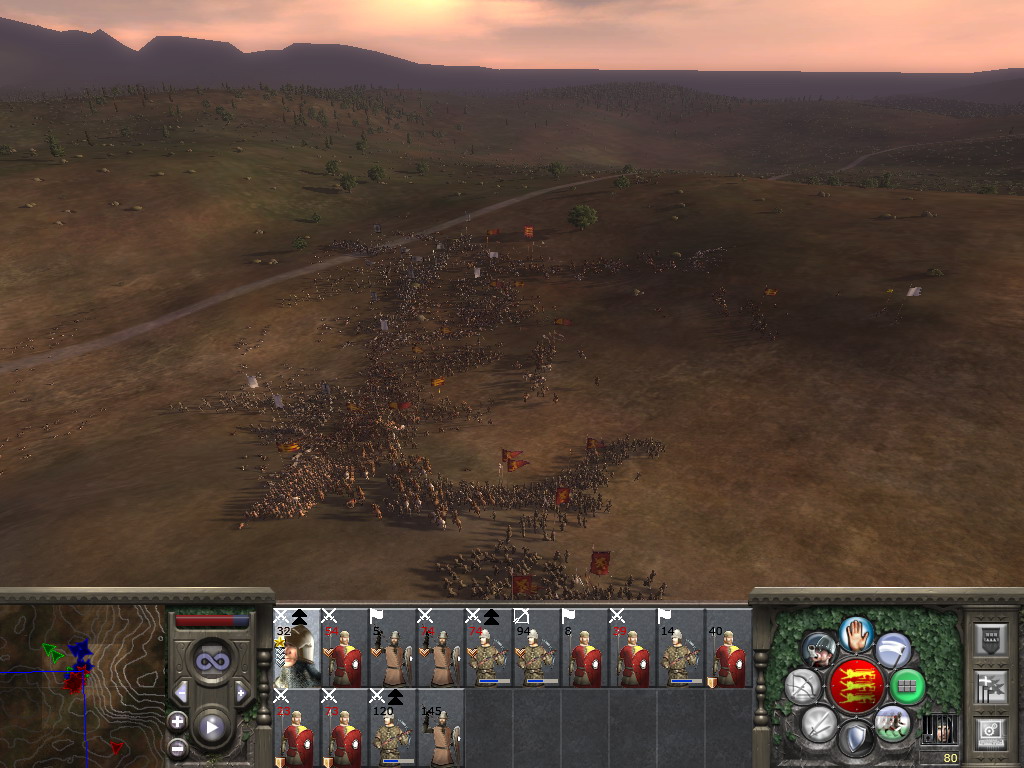
Task: Decrease battle speed with the left arrow
Action: [x=181, y=692]
